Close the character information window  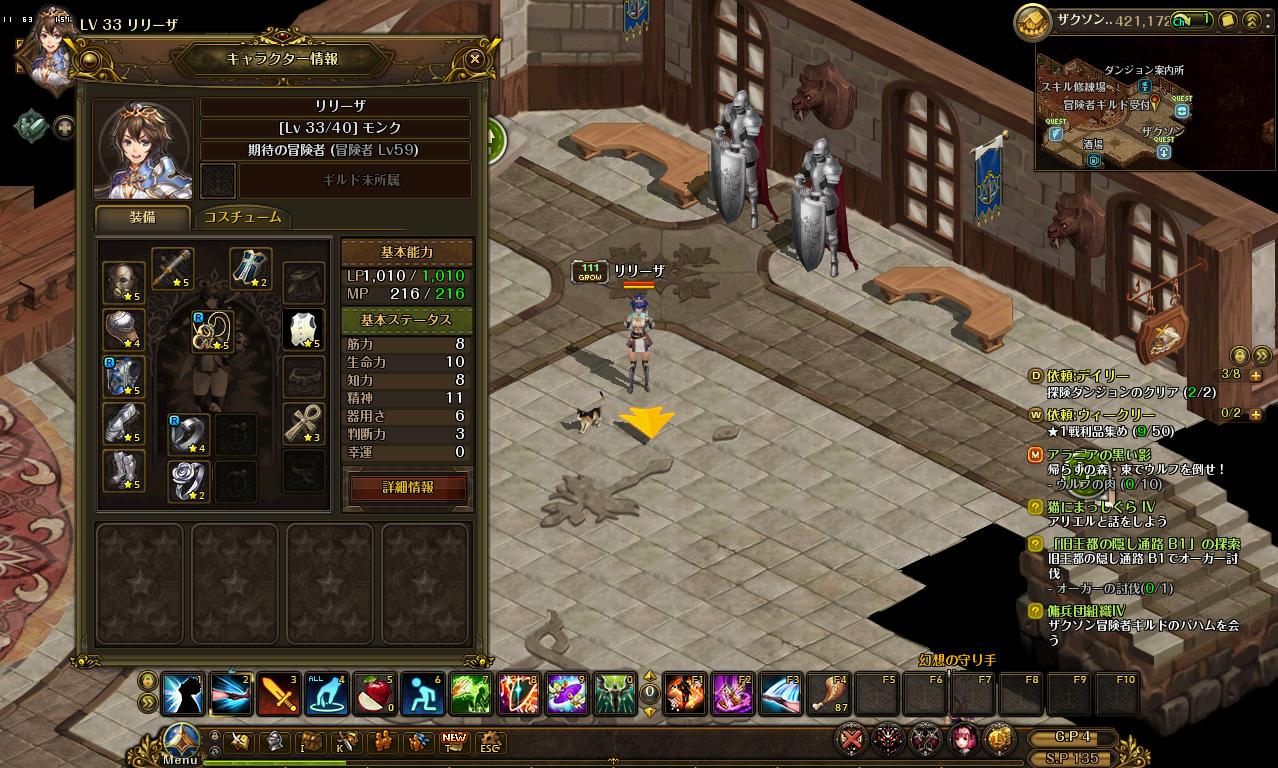pos(475,59)
